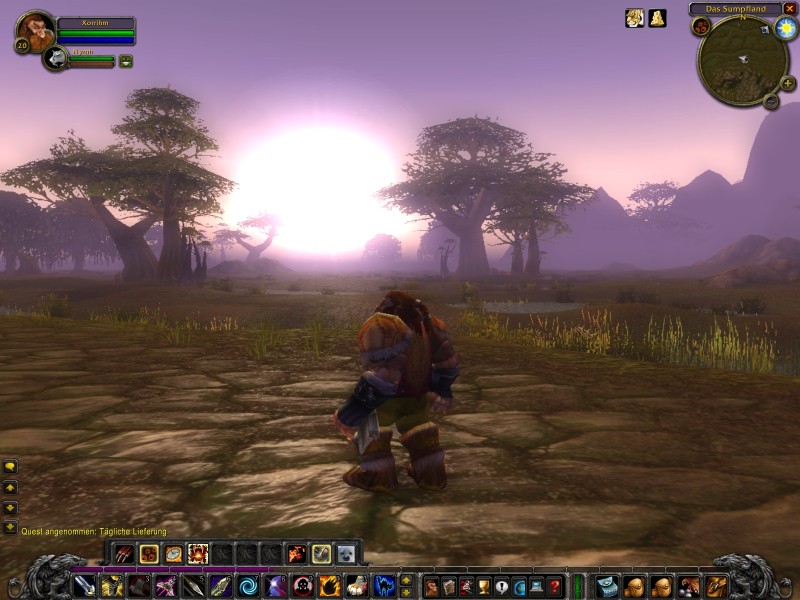Select the white seal pet bar icon
The height and width of the screenshot is (600, 800).
346,553
